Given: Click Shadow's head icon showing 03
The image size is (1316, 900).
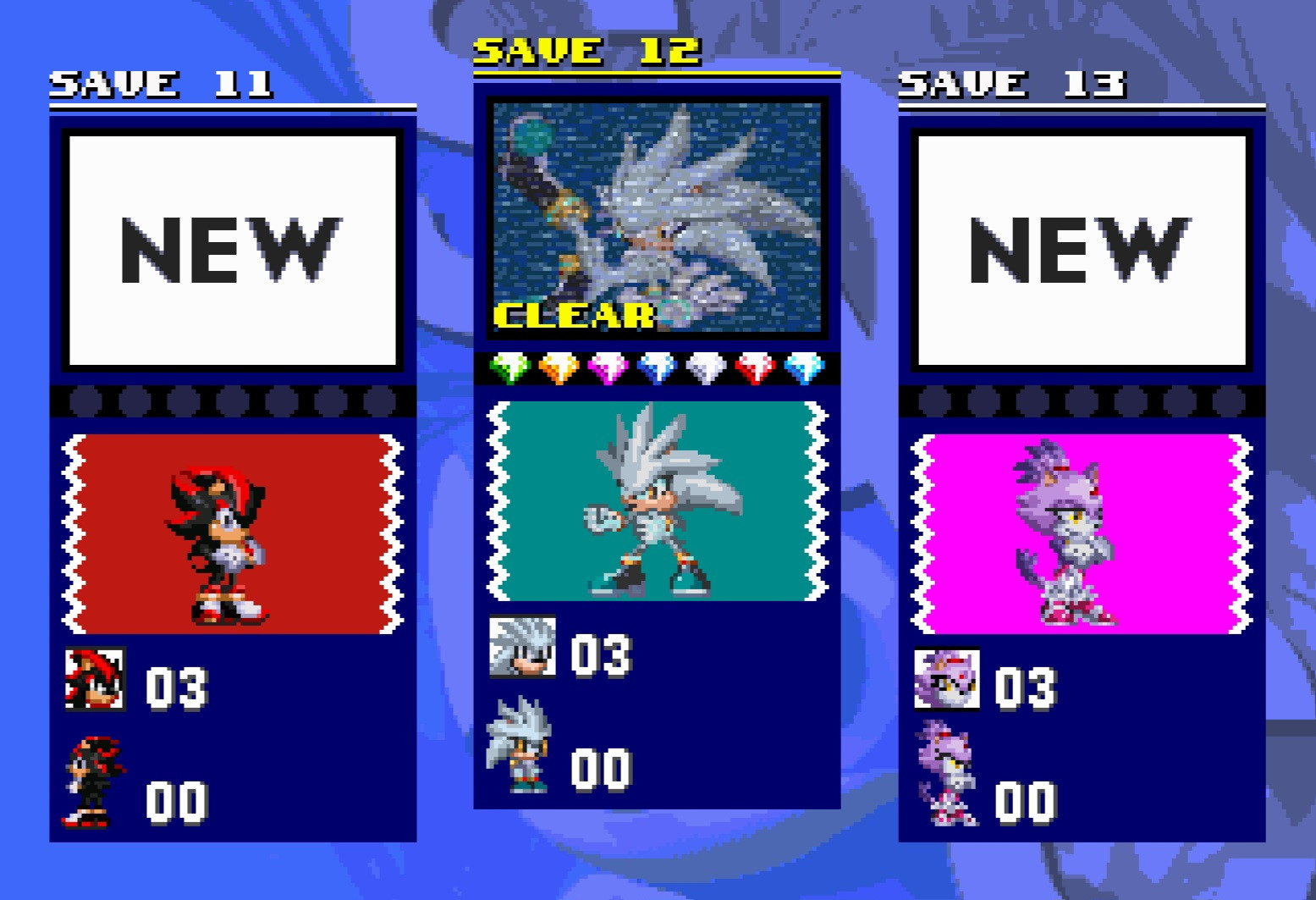Looking at the screenshot, I should 96,681.
